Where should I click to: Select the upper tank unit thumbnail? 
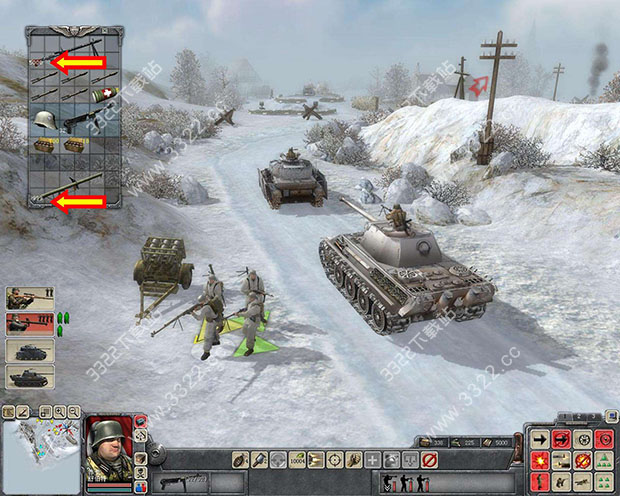click(29, 350)
